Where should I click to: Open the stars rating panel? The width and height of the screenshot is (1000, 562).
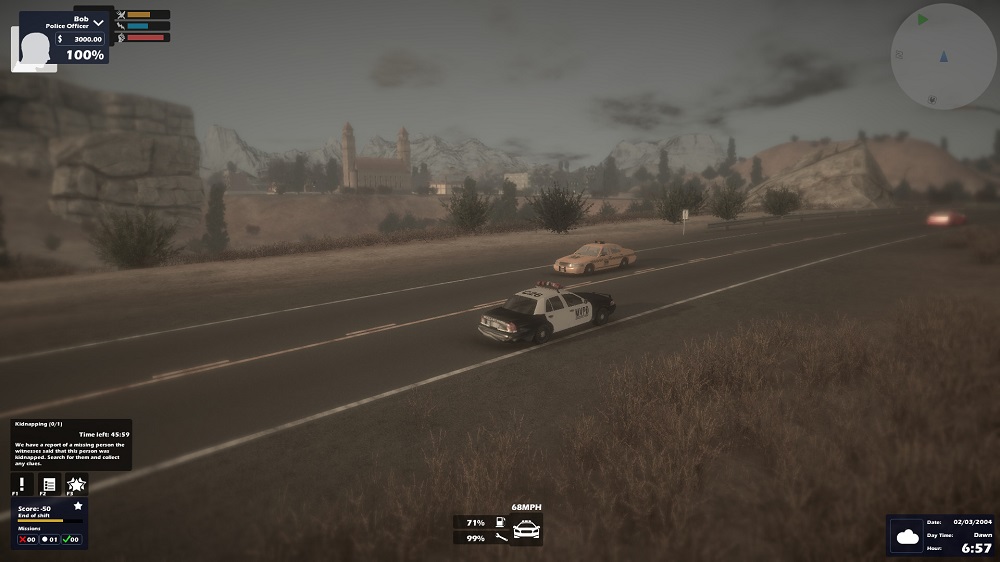tap(76, 483)
